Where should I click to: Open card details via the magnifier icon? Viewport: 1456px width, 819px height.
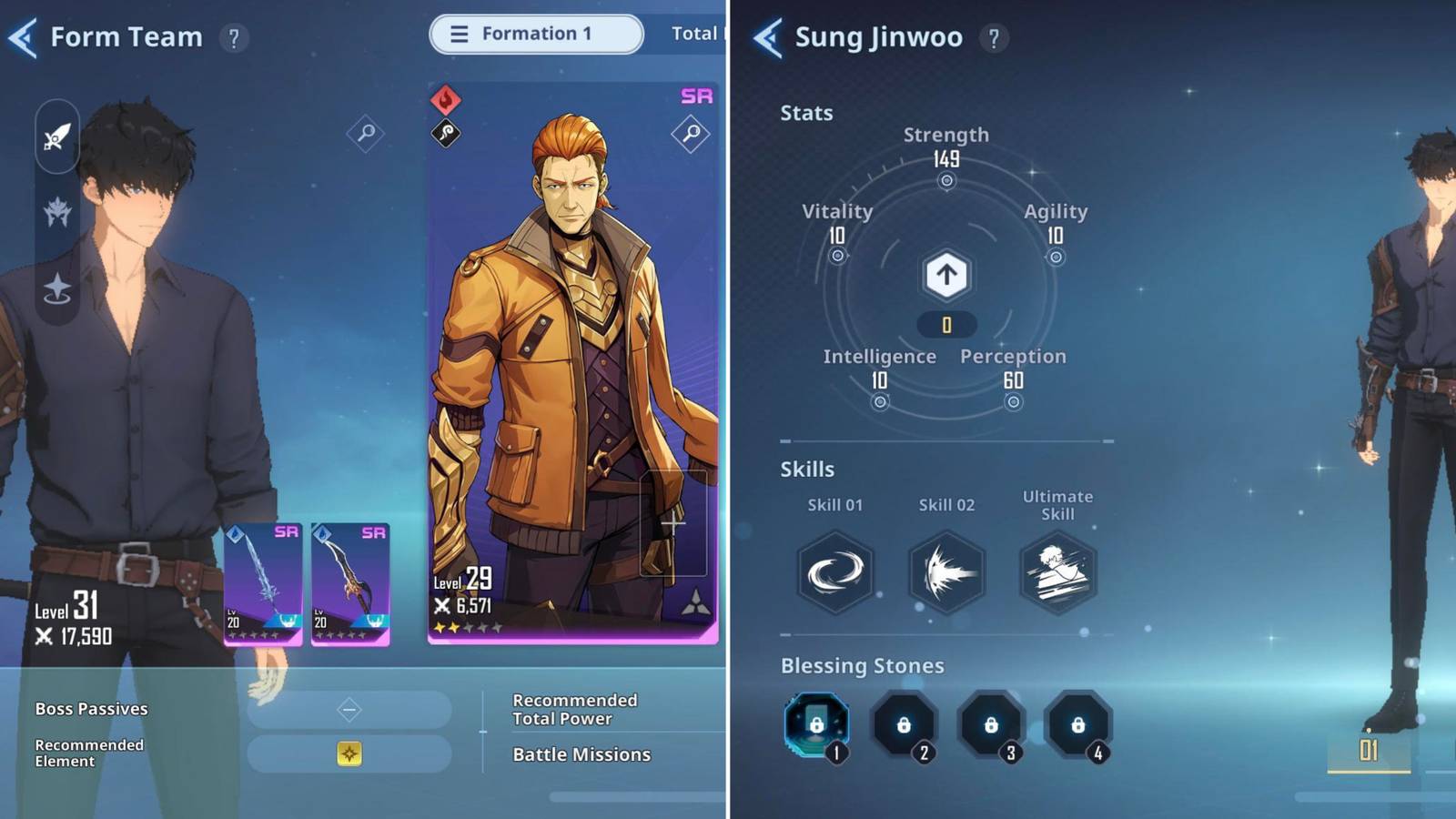point(691,133)
